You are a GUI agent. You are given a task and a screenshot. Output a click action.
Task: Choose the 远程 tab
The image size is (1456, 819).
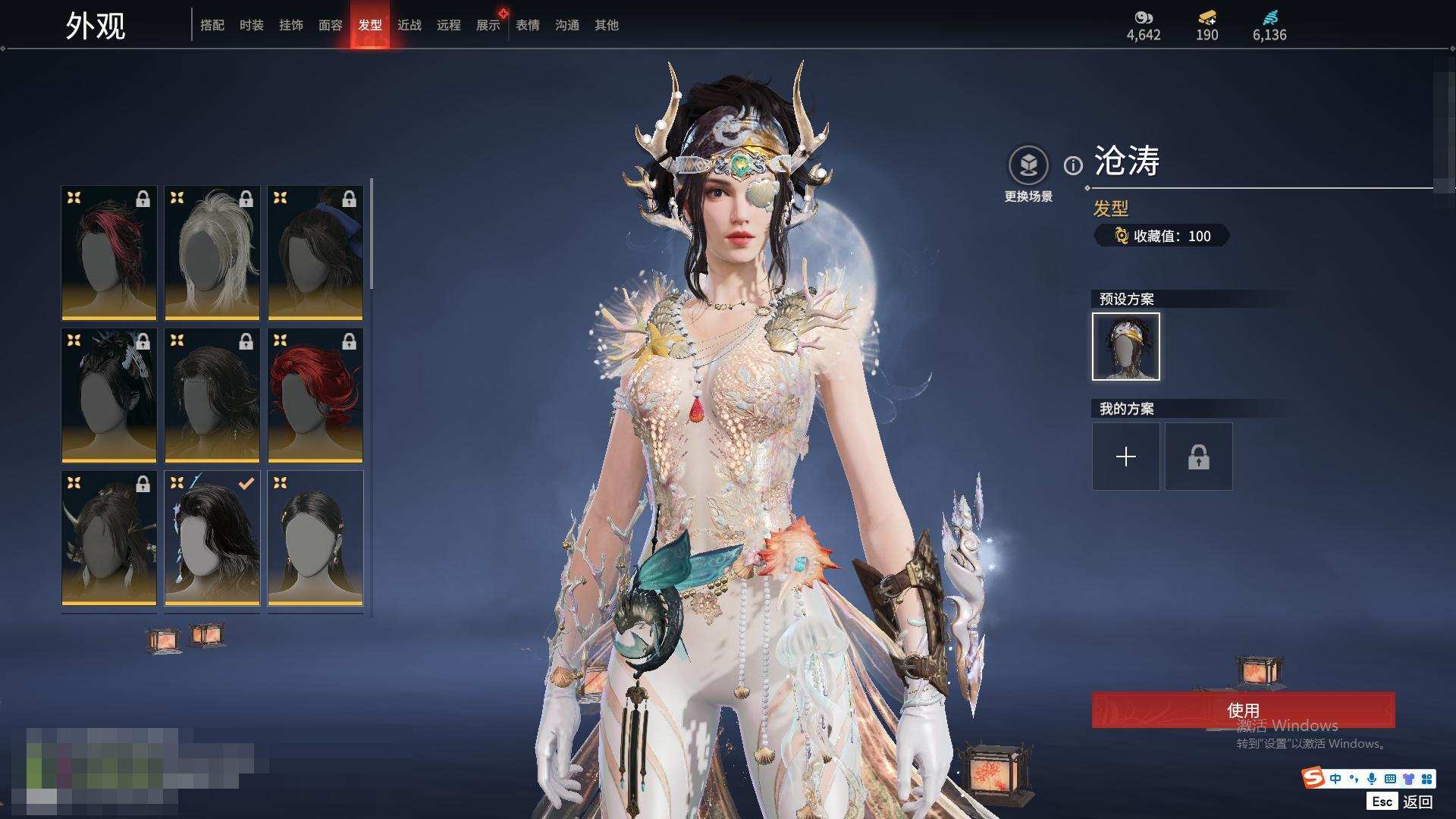coord(449,25)
